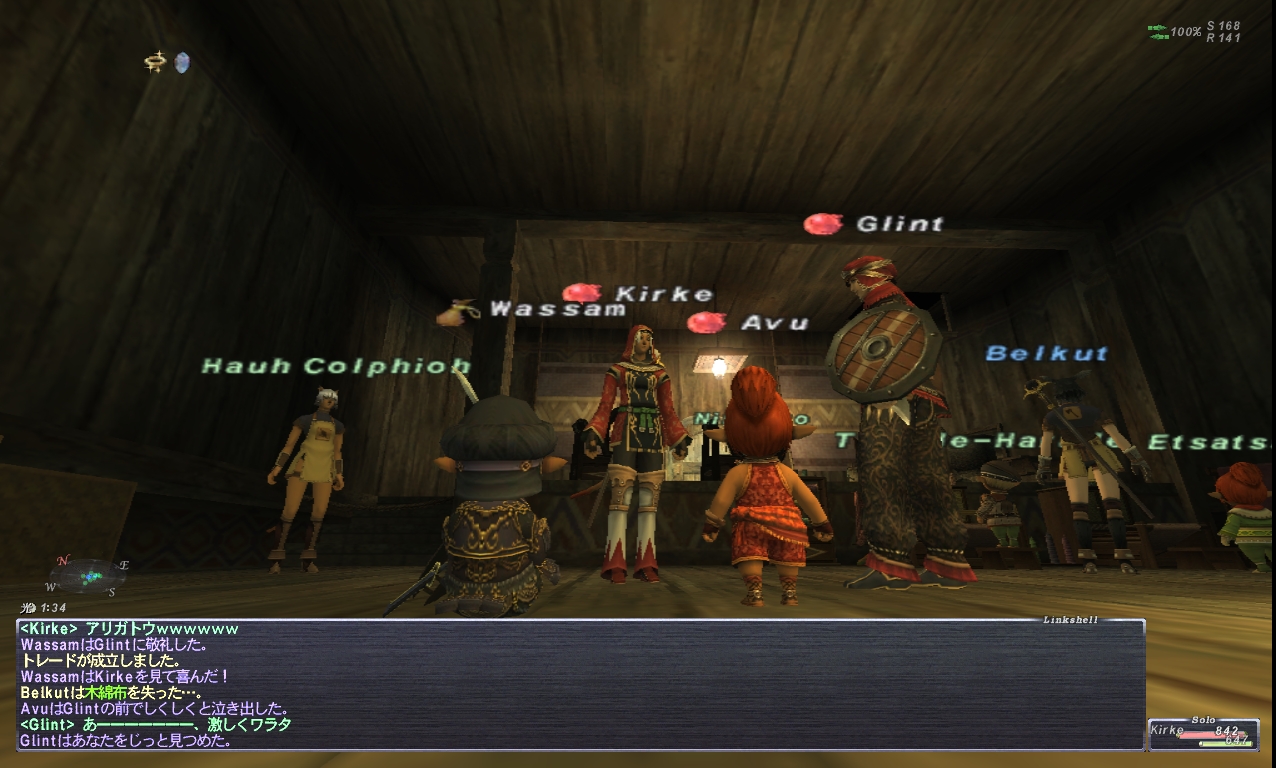The image size is (1276, 768).
Task: Click the compass radar
Action: [89, 576]
